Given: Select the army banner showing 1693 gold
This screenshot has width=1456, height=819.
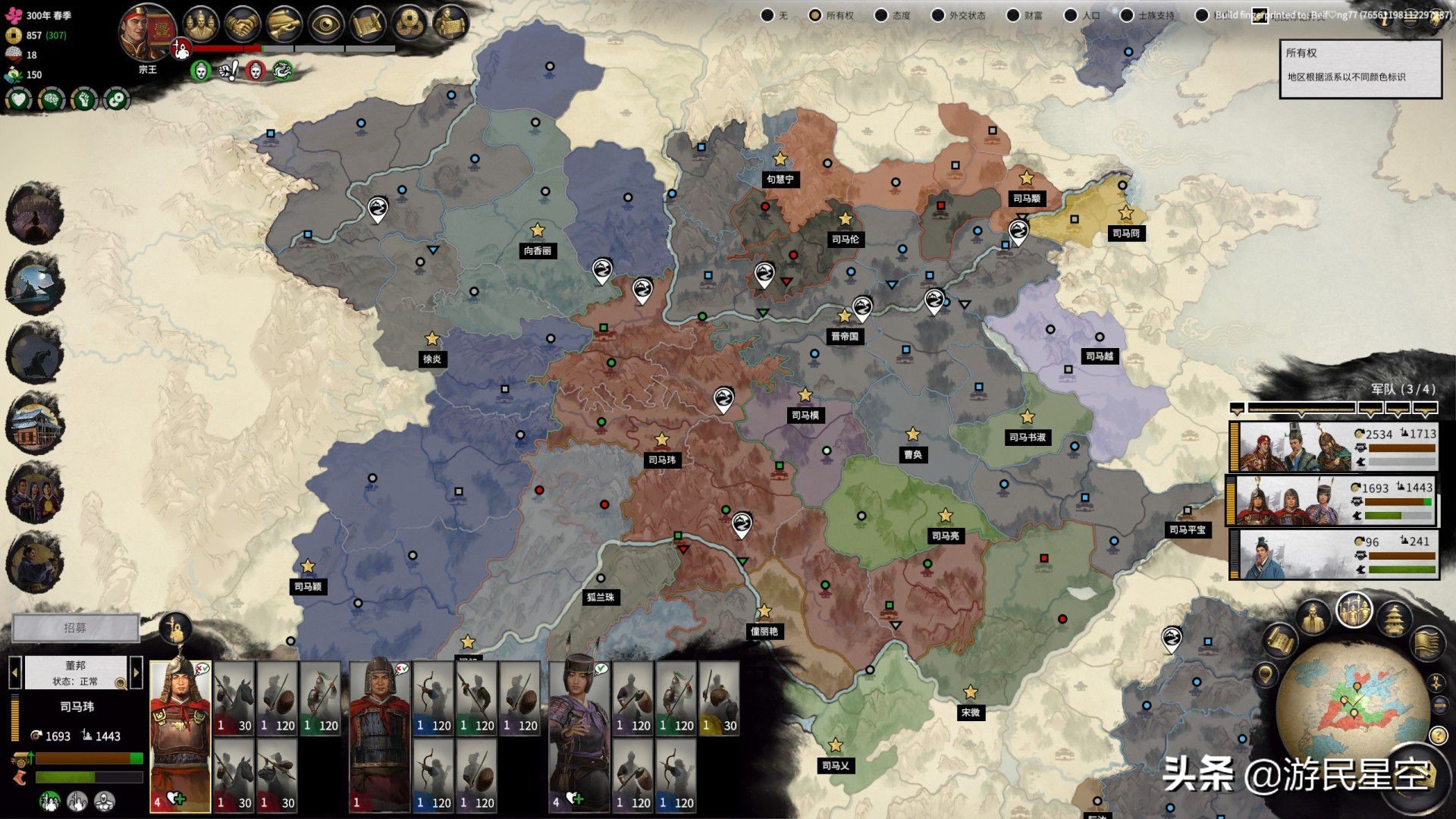Looking at the screenshot, I should pyautogui.click(x=1335, y=500).
